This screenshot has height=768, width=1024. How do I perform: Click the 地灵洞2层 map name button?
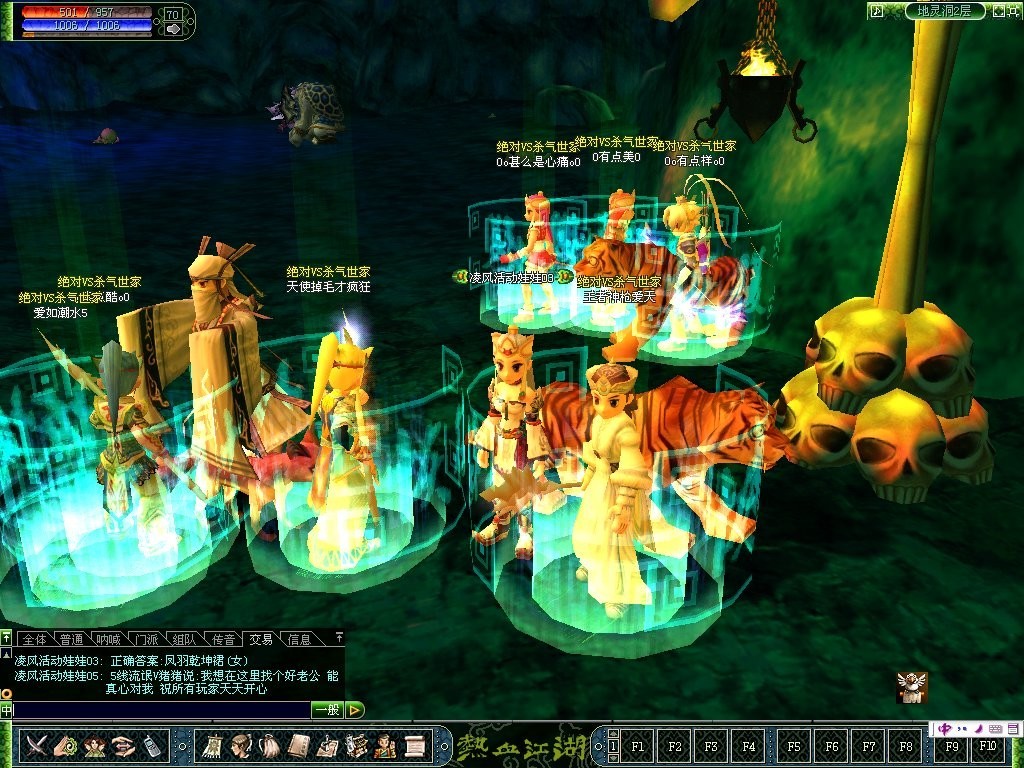(x=944, y=11)
